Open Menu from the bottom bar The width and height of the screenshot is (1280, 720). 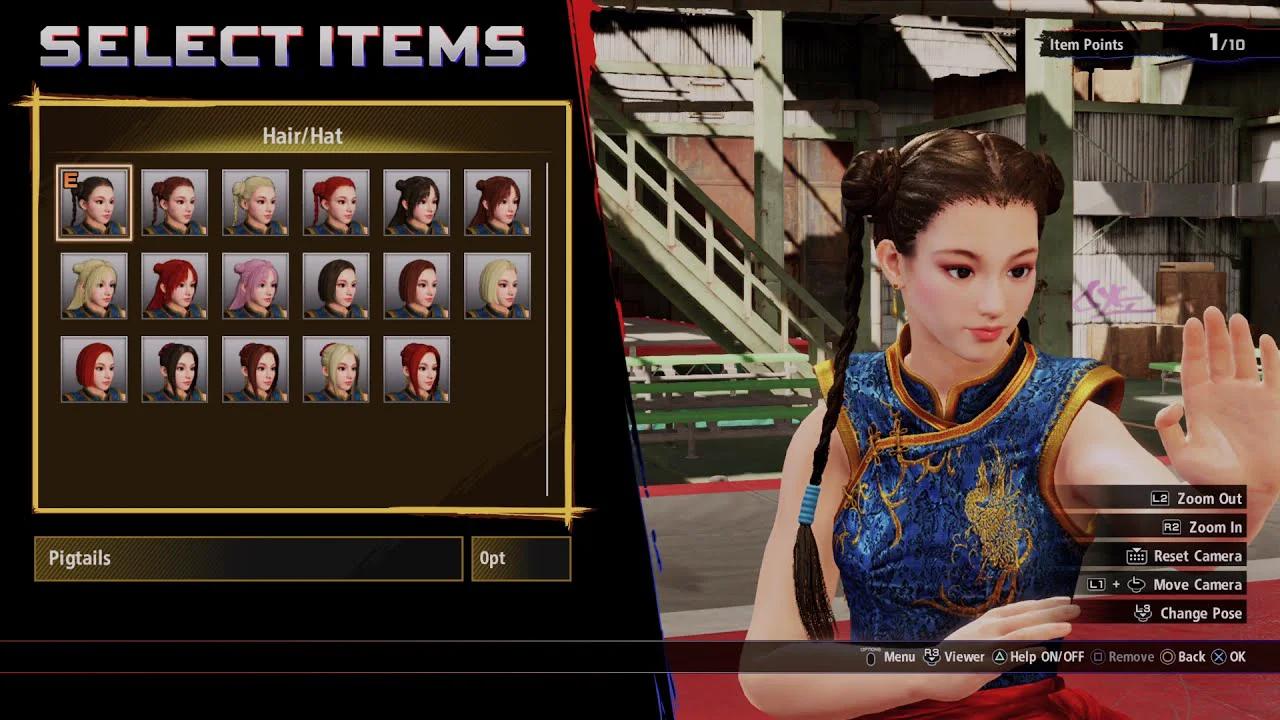pyautogui.click(x=897, y=656)
